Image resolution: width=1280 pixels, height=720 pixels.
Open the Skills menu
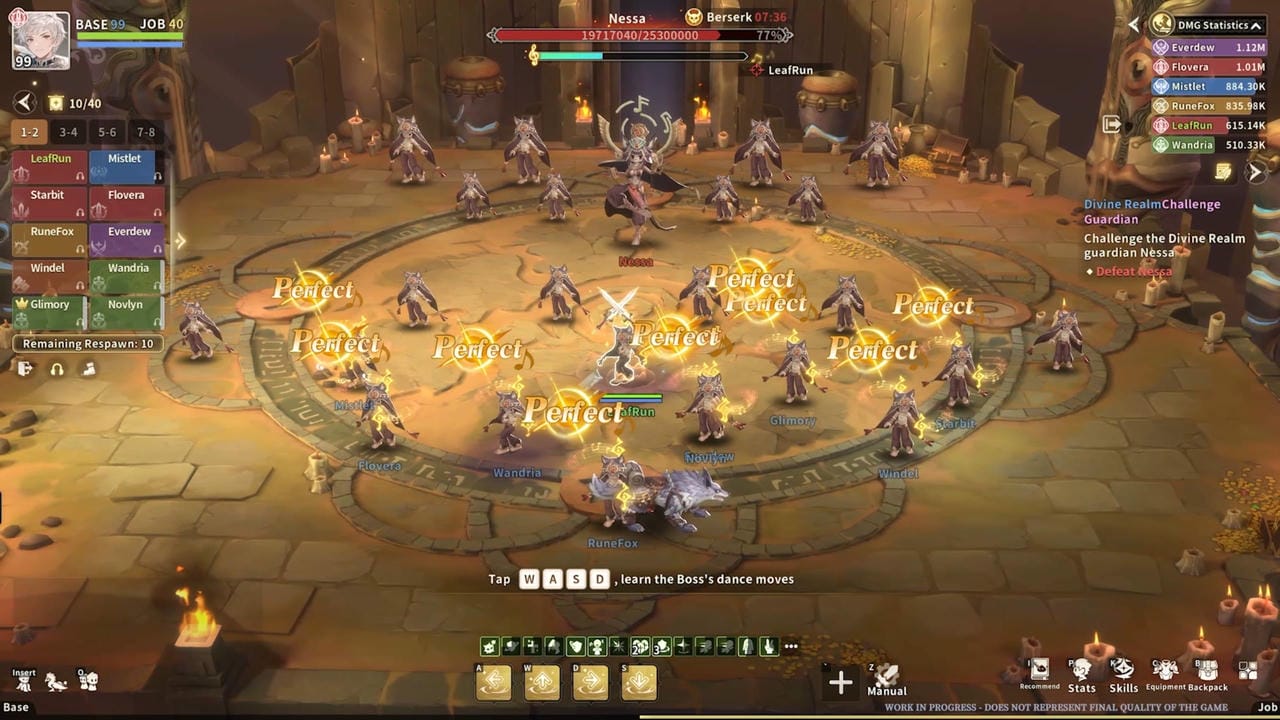tap(1123, 674)
